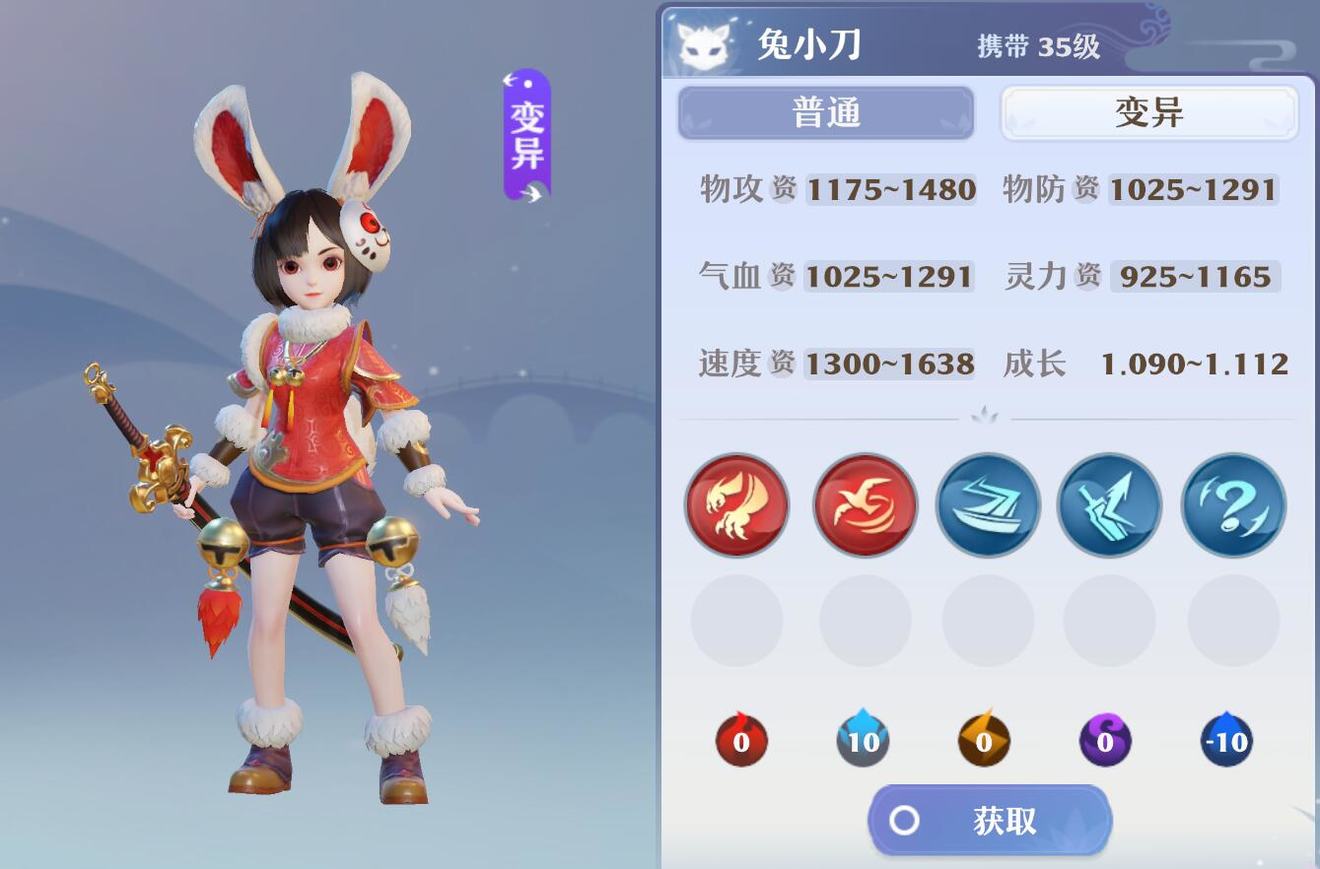1320x869 pixels.
Task: Click the 携带 35级 level label
Action: pos(1037,46)
